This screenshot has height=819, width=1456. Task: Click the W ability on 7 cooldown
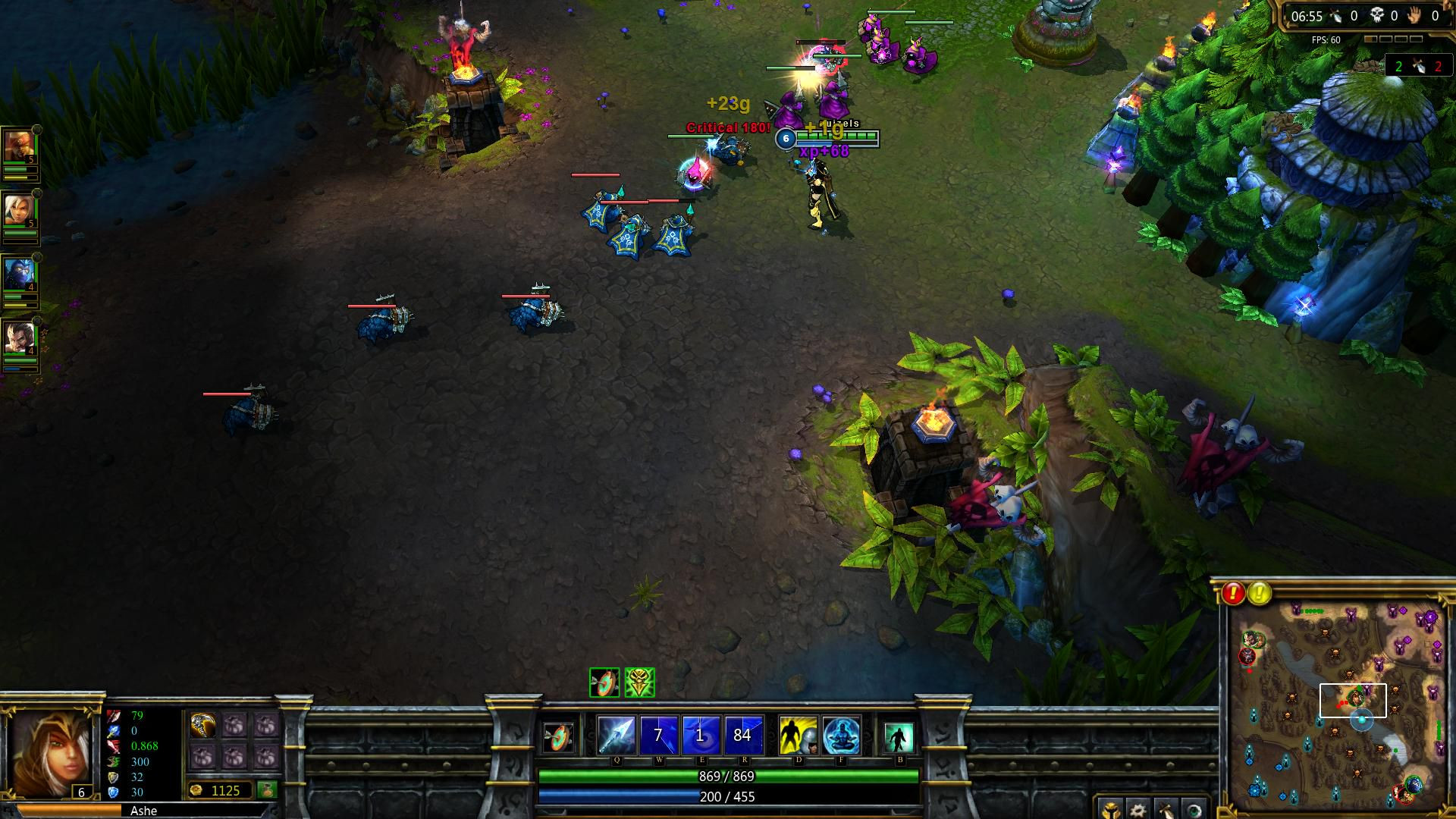point(658,735)
